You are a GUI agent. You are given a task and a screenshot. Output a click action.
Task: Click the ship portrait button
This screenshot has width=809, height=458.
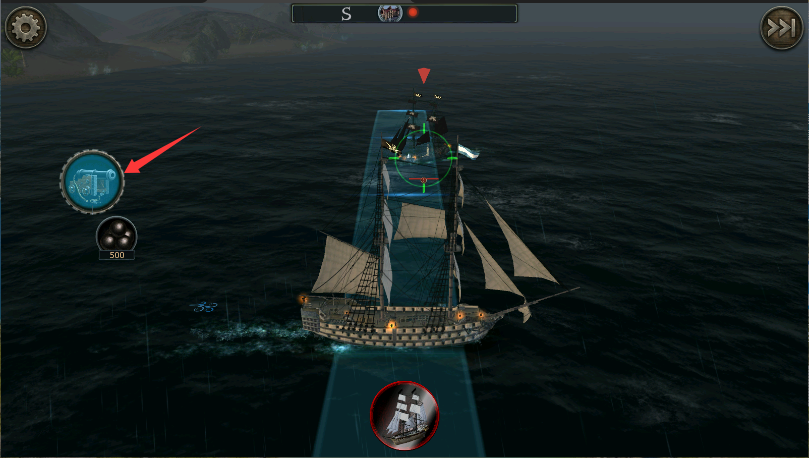(404, 415)
